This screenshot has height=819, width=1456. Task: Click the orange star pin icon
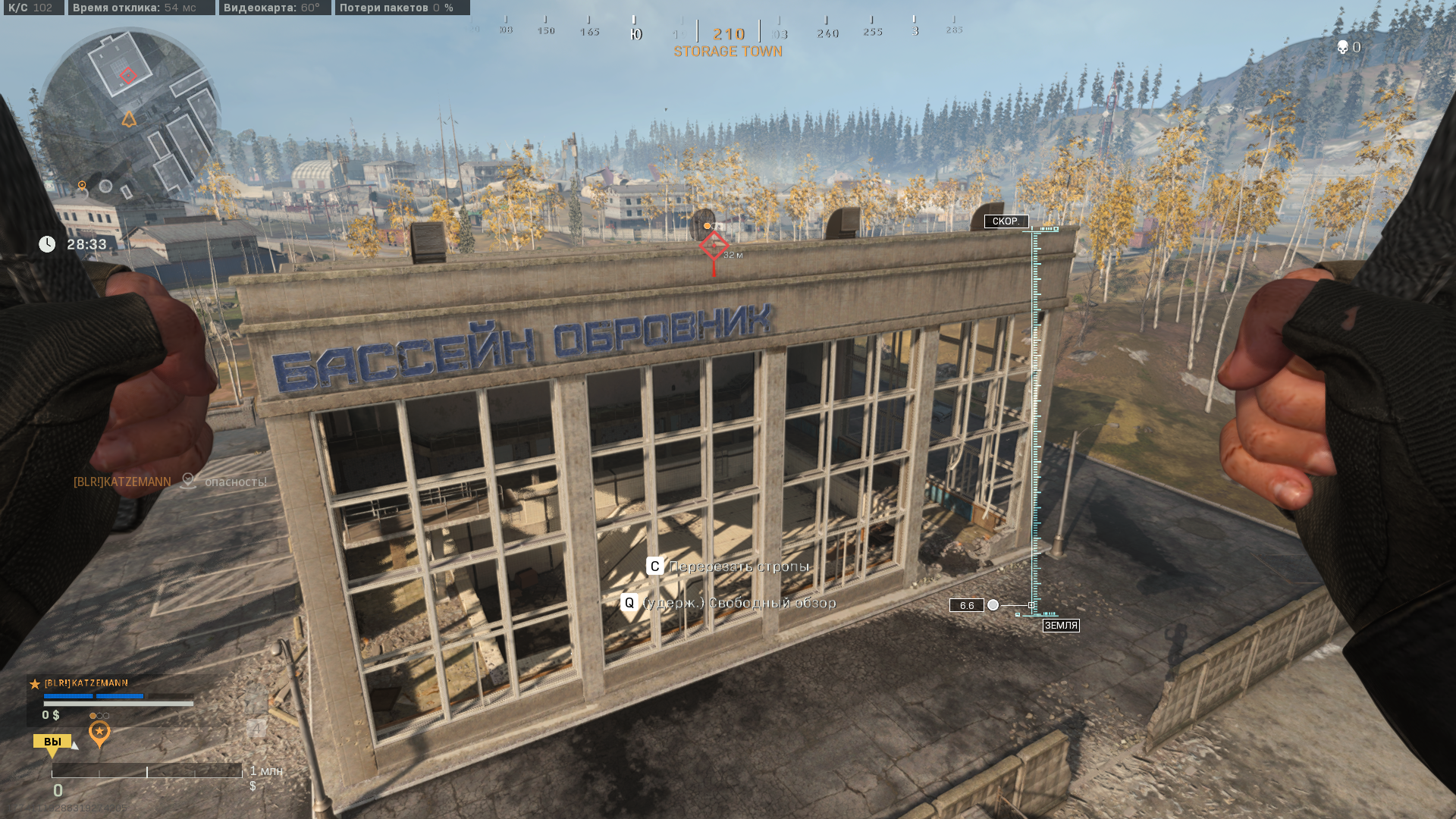(99, 733)
